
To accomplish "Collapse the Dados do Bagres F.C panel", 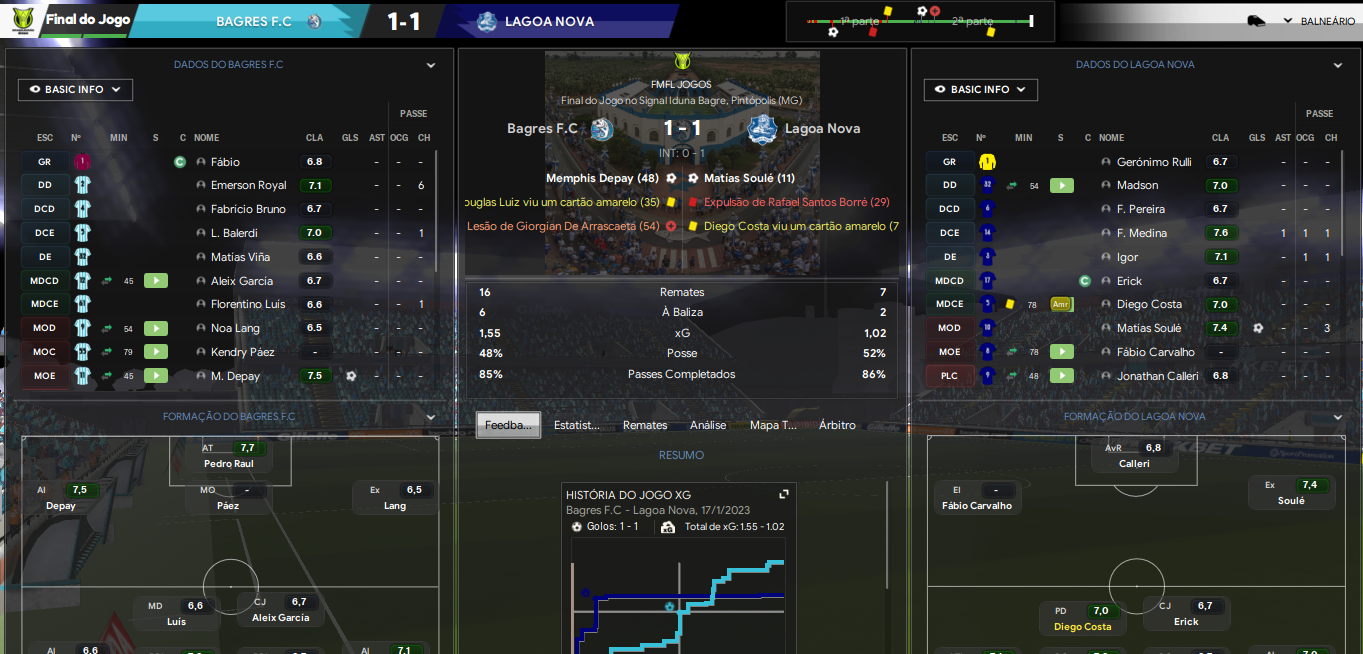I will tap(431, 65).
